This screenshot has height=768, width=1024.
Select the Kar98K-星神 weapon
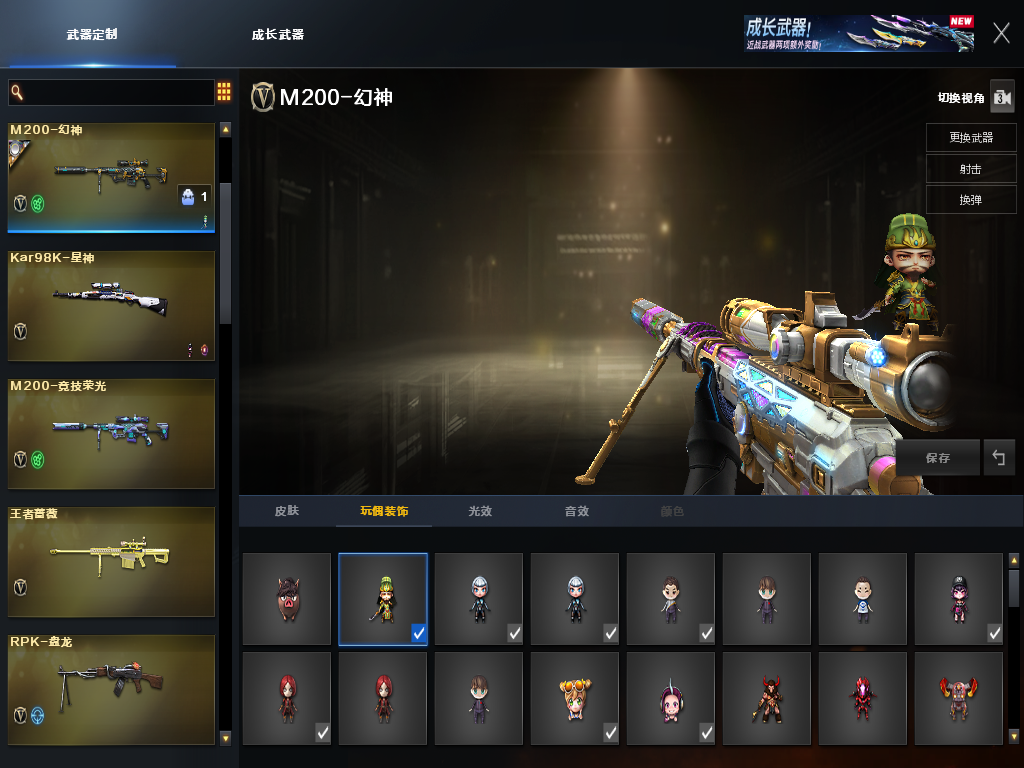(x=111, y=305)
